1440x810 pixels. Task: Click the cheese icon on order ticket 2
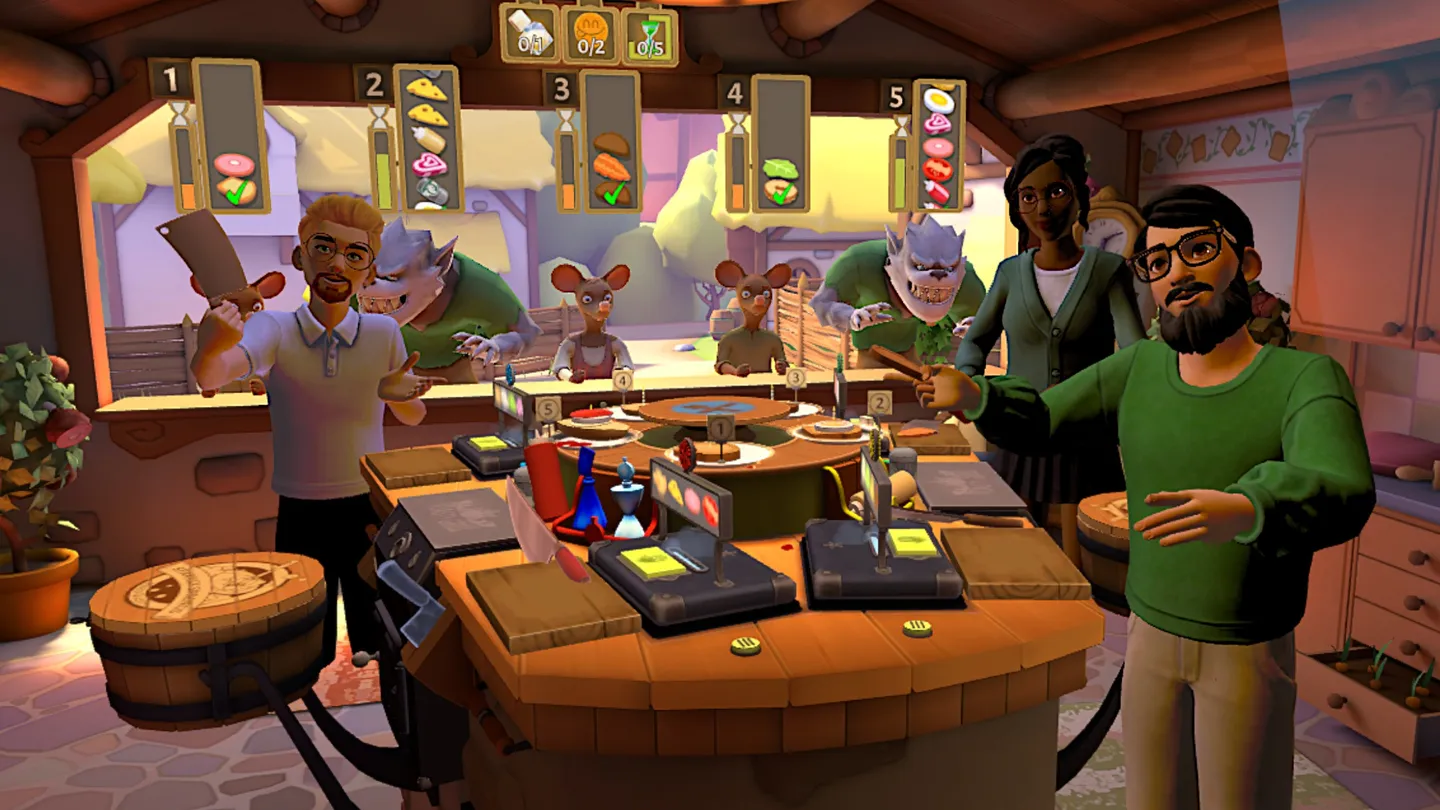coord(425,89)
